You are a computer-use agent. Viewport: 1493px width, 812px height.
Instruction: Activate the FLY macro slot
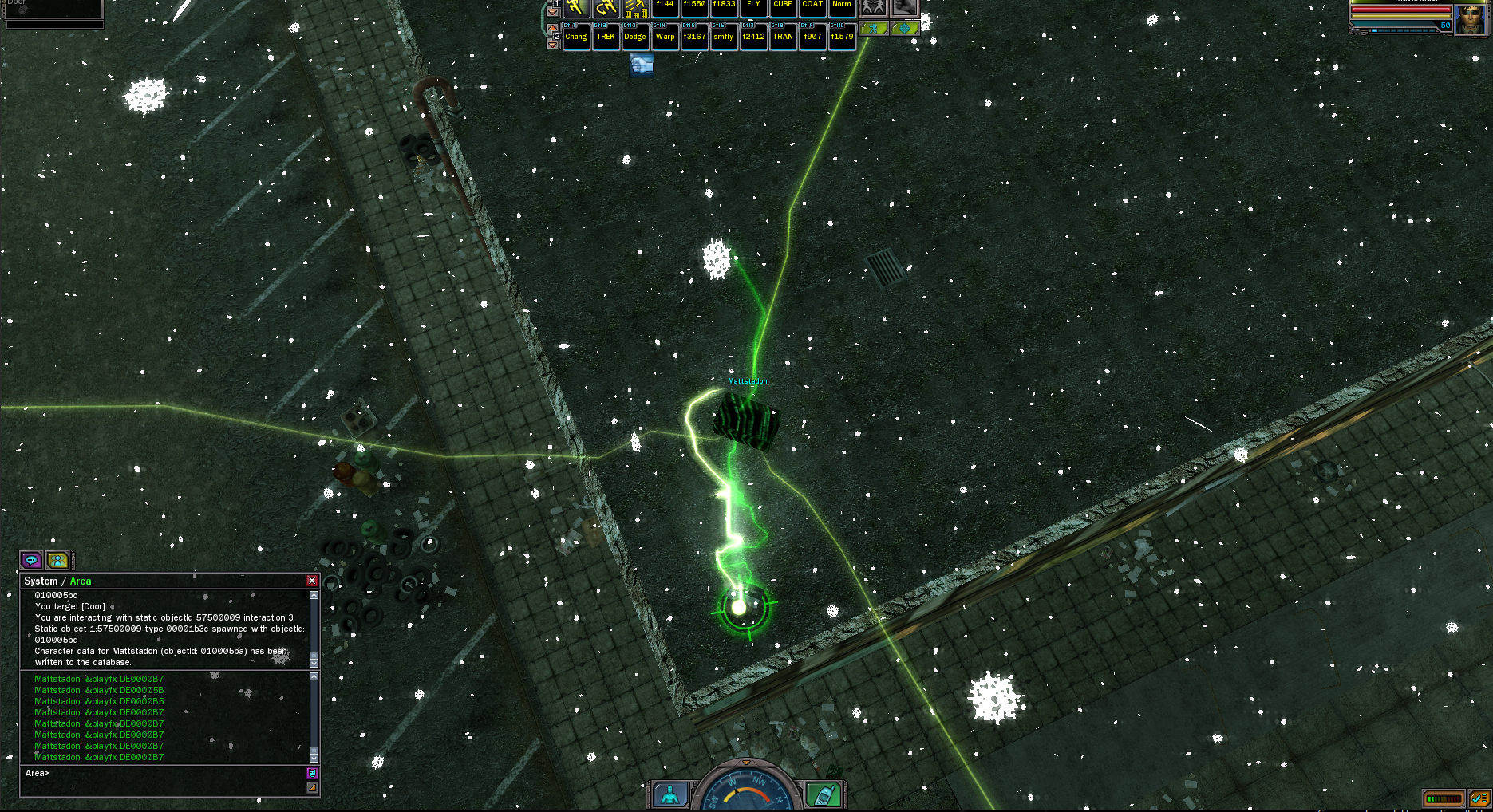pyautogui.click(x=753, y=7)
